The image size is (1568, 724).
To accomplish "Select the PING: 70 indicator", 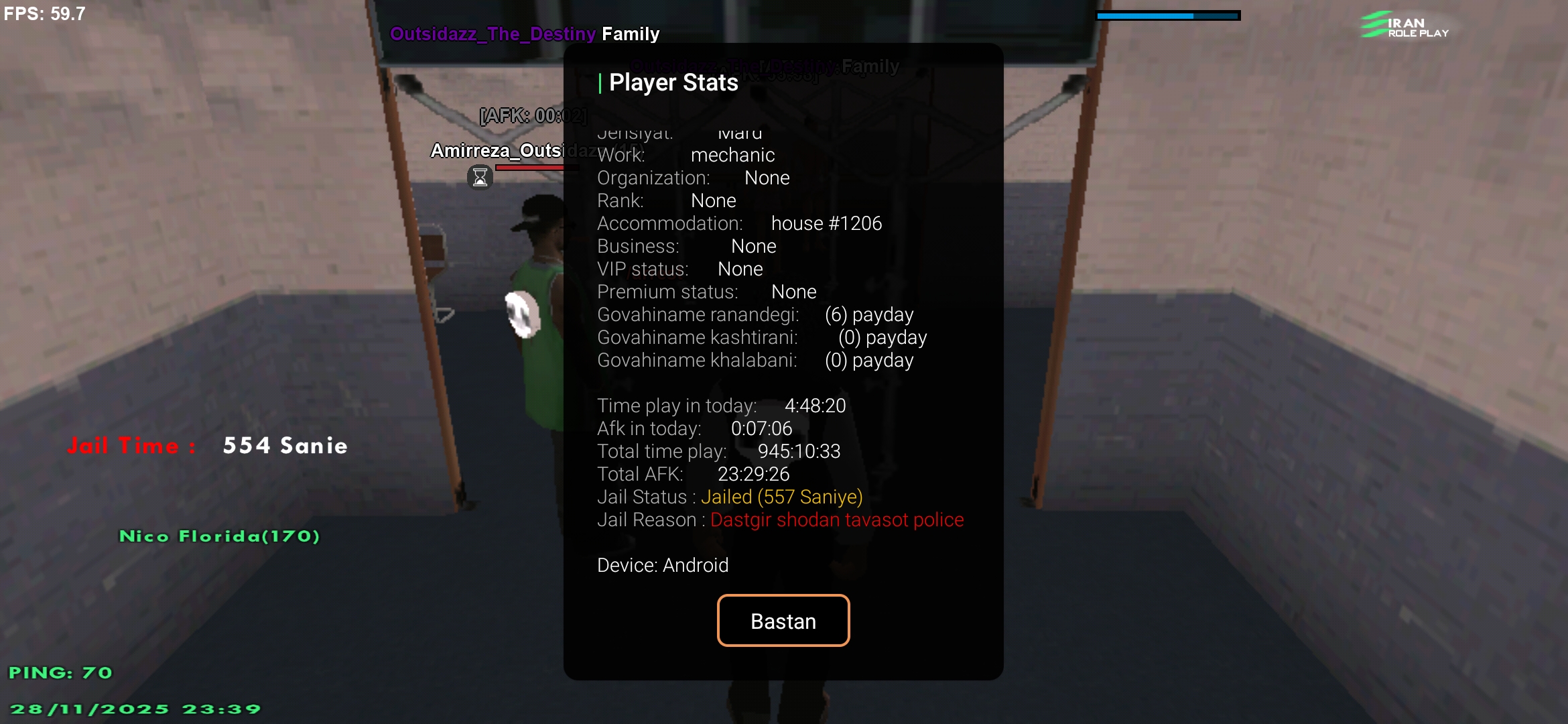I will click(x=62, y=672).
